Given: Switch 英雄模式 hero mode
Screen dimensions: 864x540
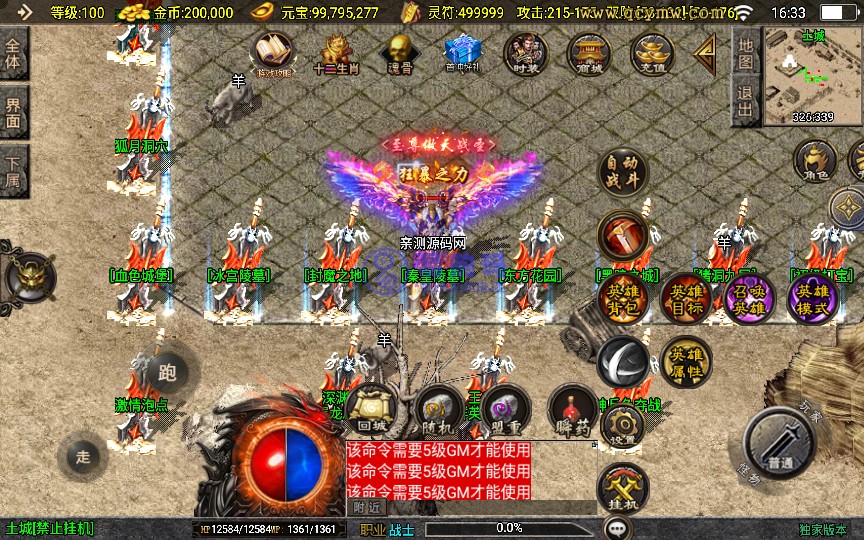Looking at the screenshot, I should pyautogui.click(x=812, y=298).
